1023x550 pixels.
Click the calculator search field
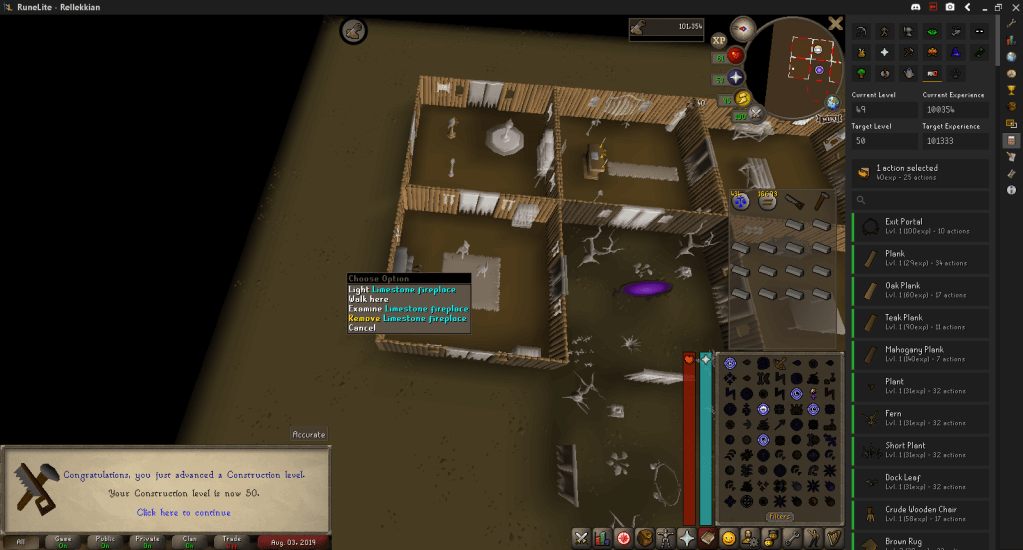tap(920, 199)
